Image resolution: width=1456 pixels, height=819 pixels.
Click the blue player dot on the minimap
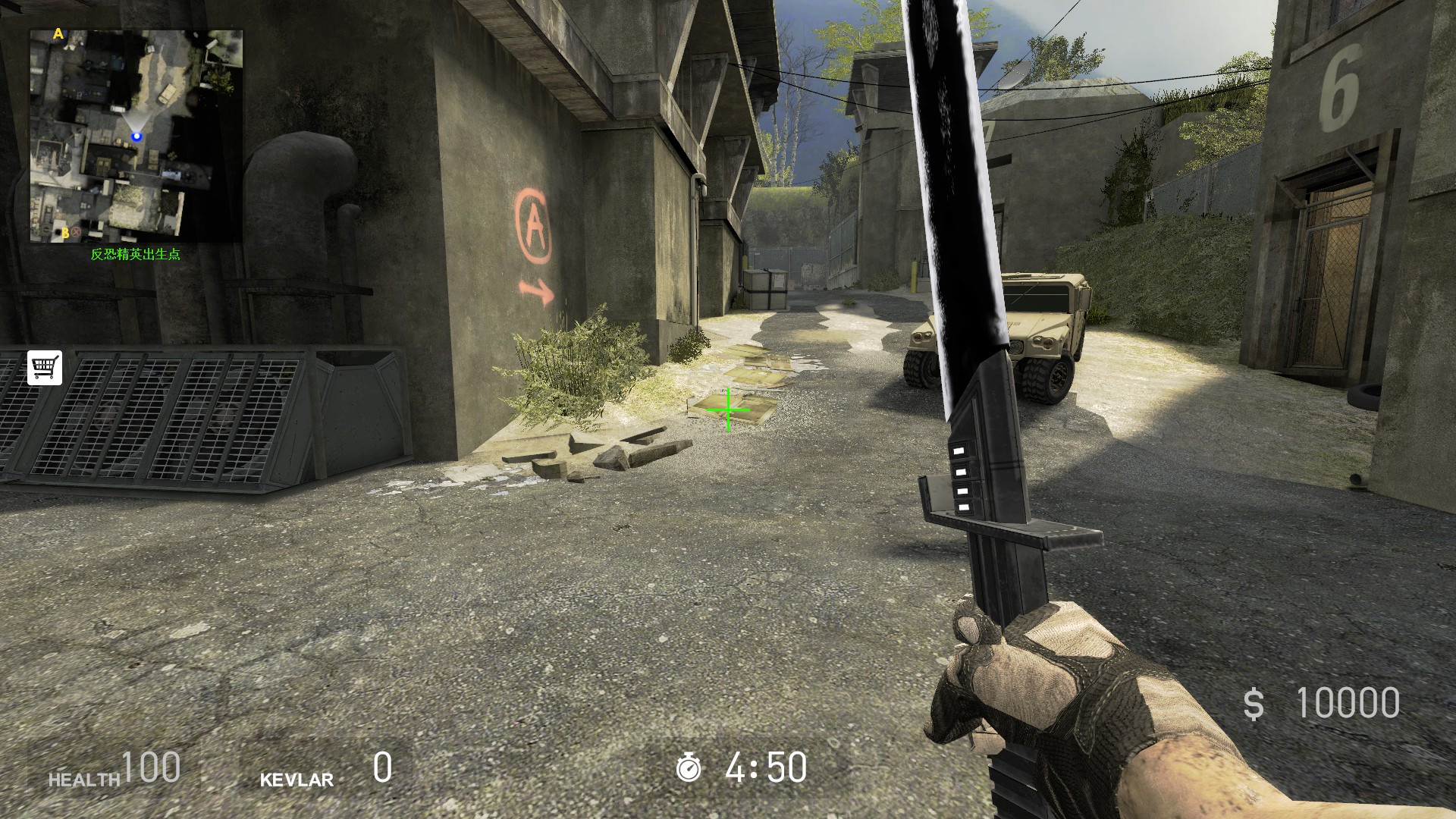136,136
